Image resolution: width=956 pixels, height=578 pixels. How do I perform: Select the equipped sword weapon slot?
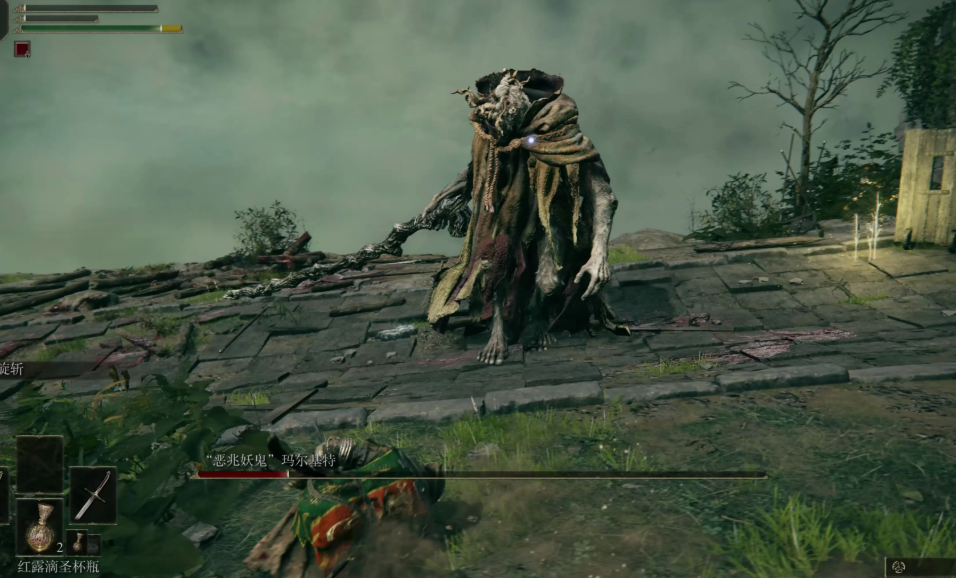pos(92,494)
